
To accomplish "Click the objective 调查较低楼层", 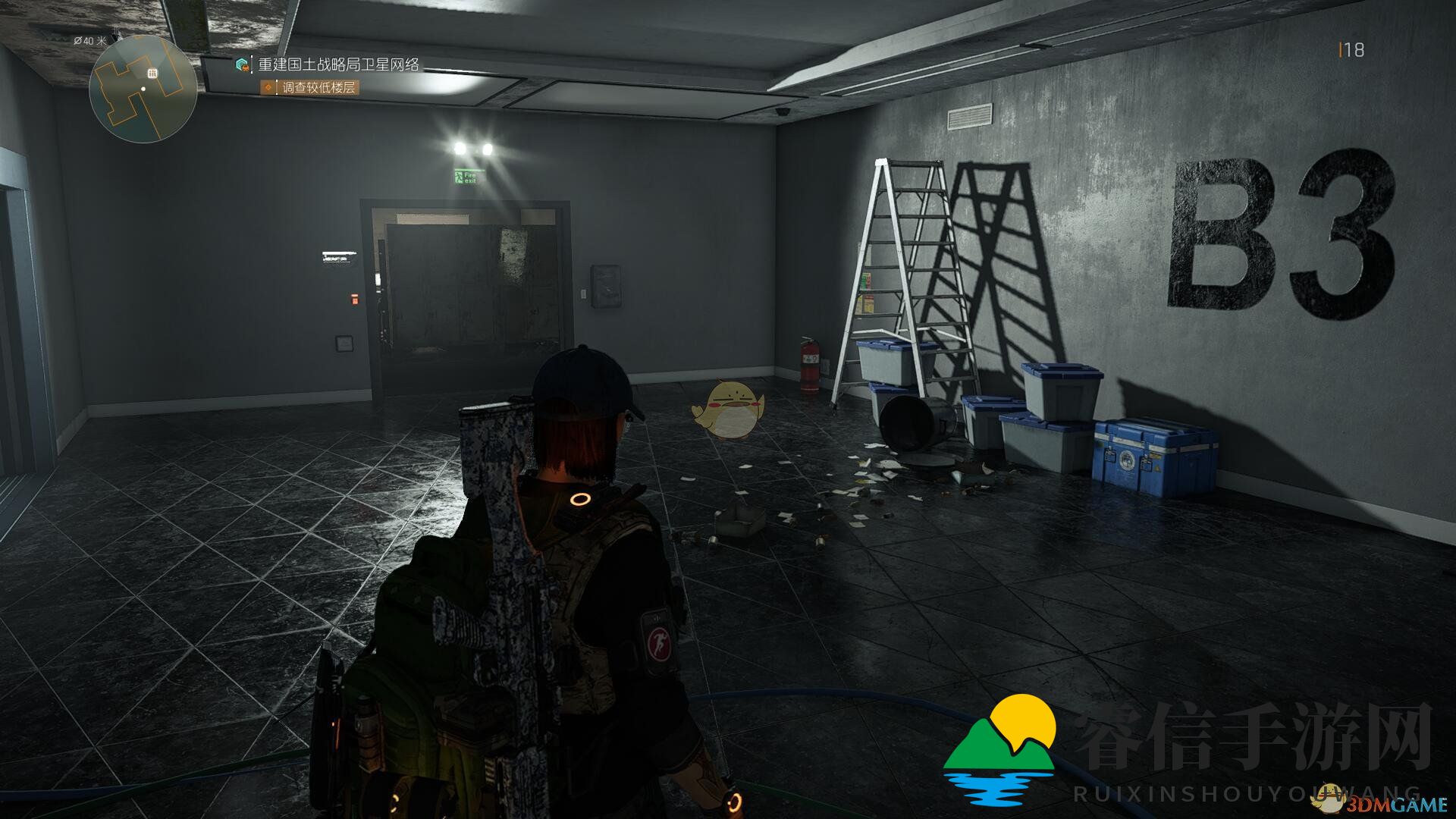I will [x=318, y=88].
